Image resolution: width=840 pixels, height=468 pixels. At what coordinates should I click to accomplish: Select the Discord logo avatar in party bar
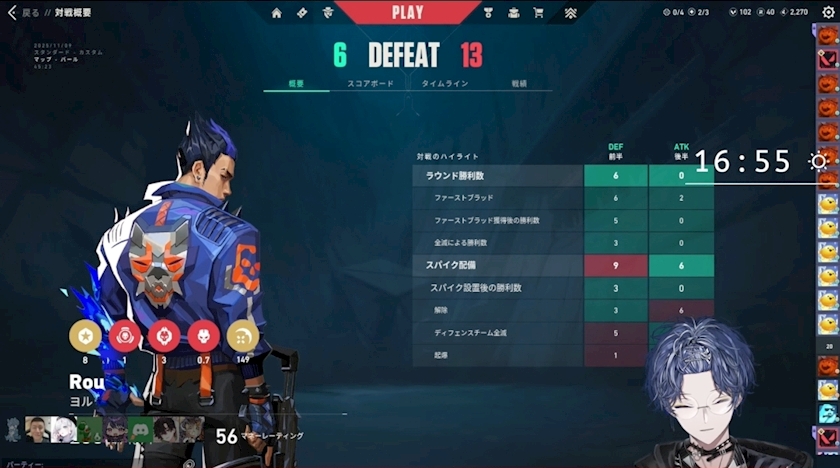[x=140, y=430]
